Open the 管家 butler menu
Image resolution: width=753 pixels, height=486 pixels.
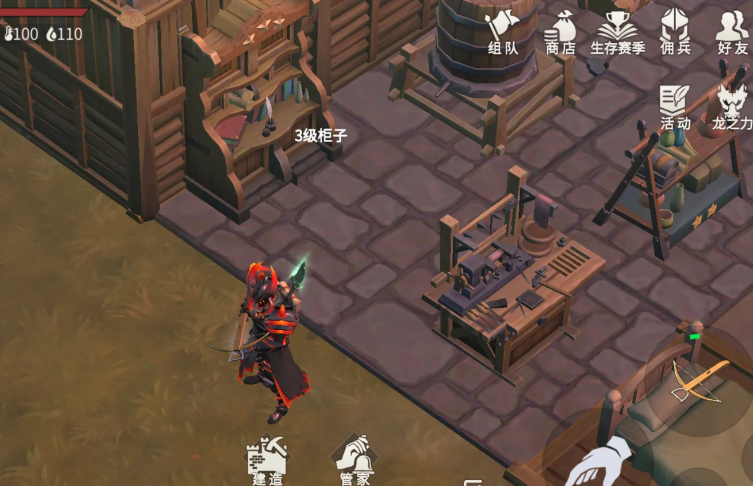355,461
